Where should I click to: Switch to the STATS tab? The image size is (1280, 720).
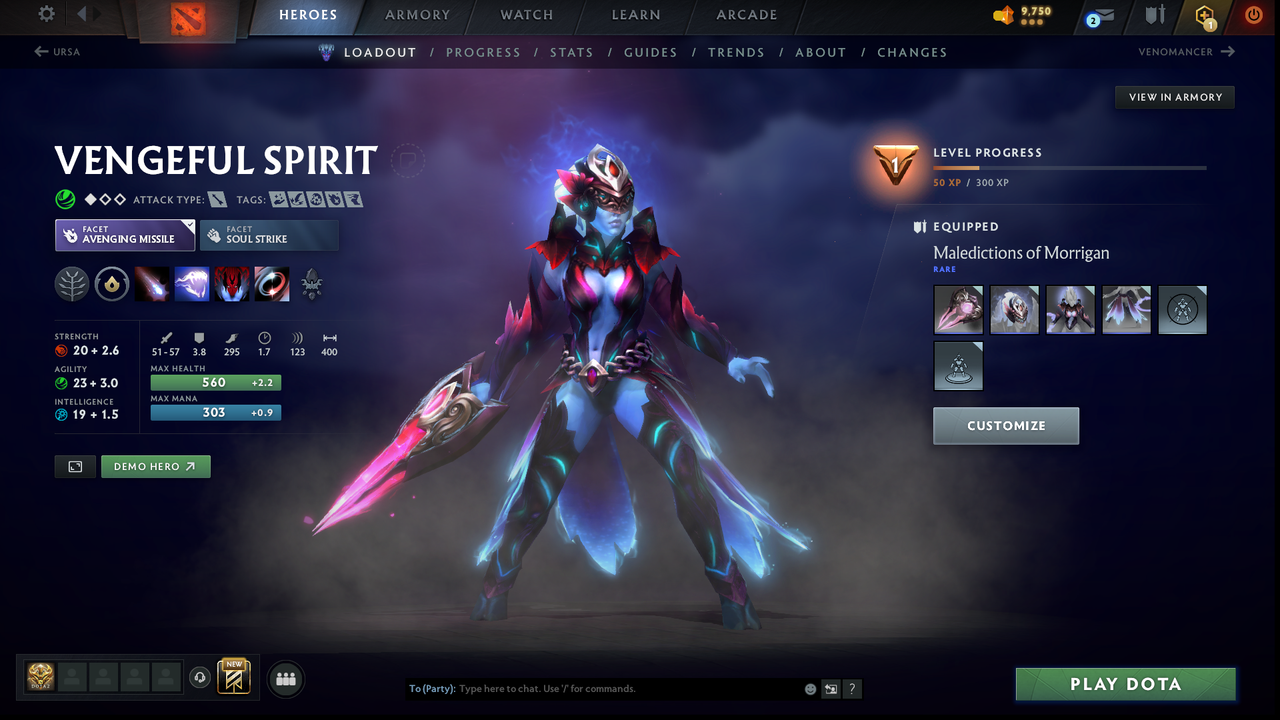tap(571, 52)
